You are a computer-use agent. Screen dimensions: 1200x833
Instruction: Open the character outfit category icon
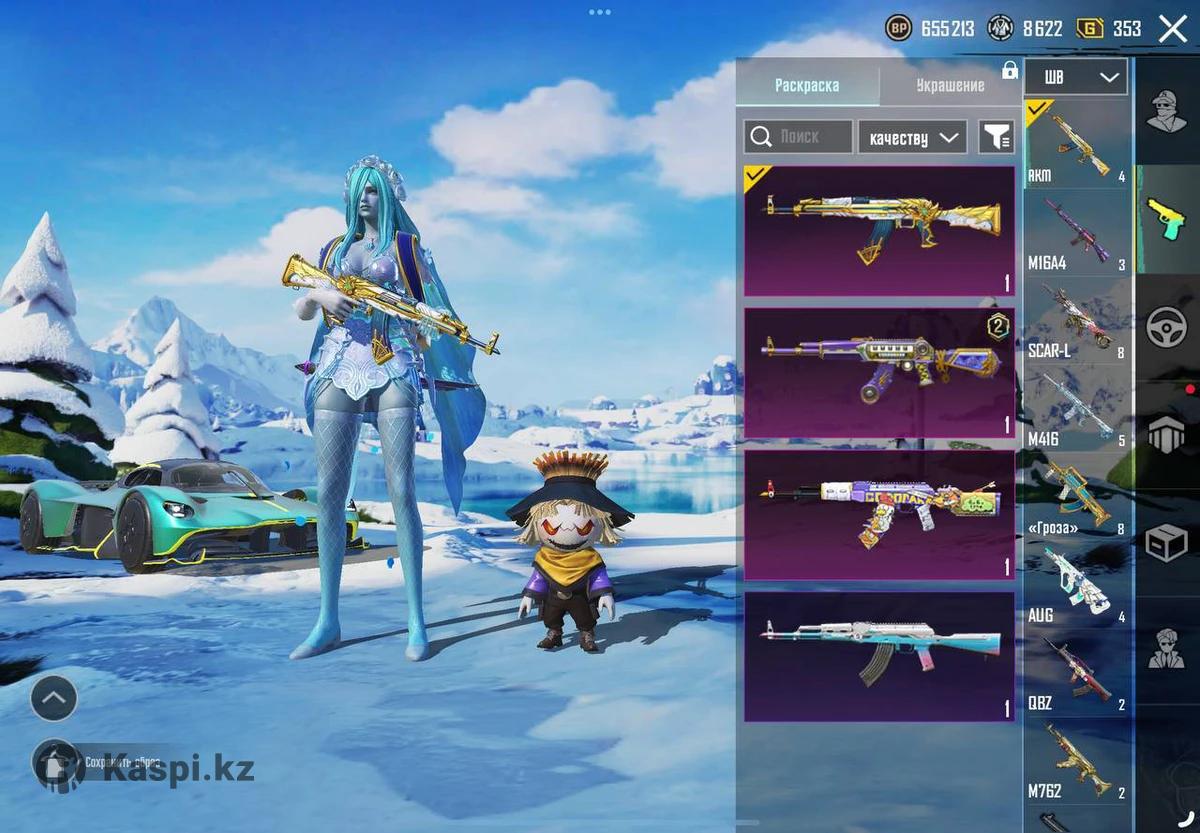tap(1166, 111)
